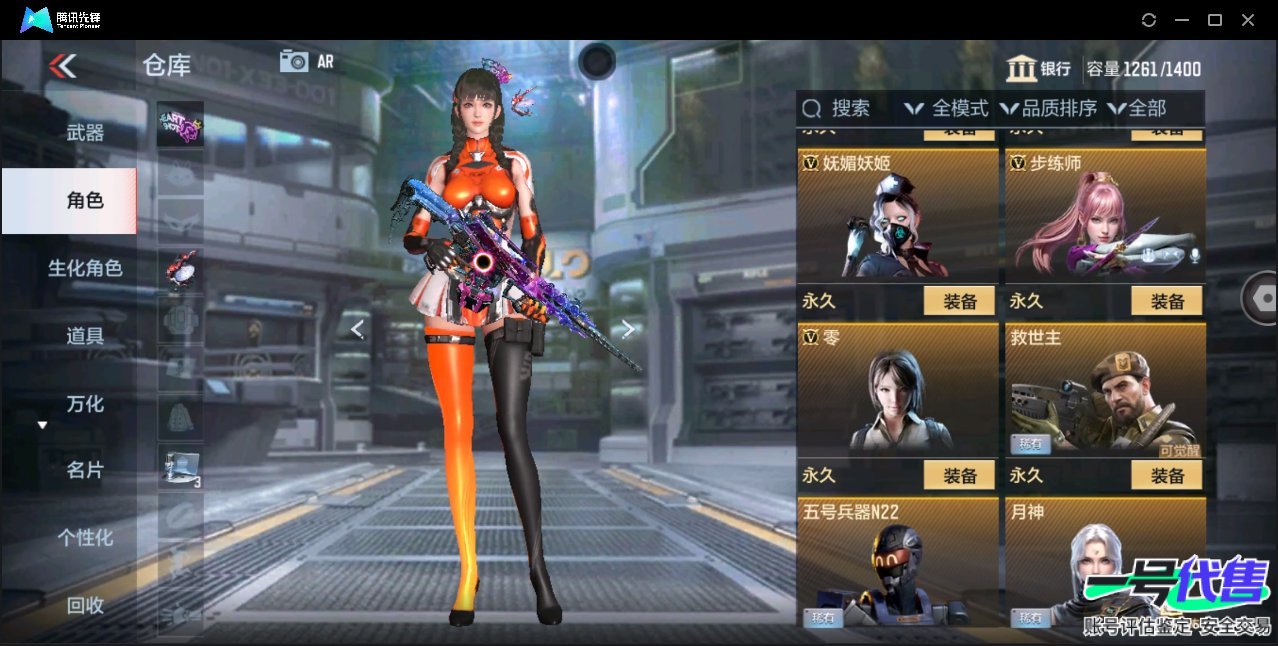Open the 回收 recycle tab
Viewport: 1278px width, 646px height.
tap(85, 605)
